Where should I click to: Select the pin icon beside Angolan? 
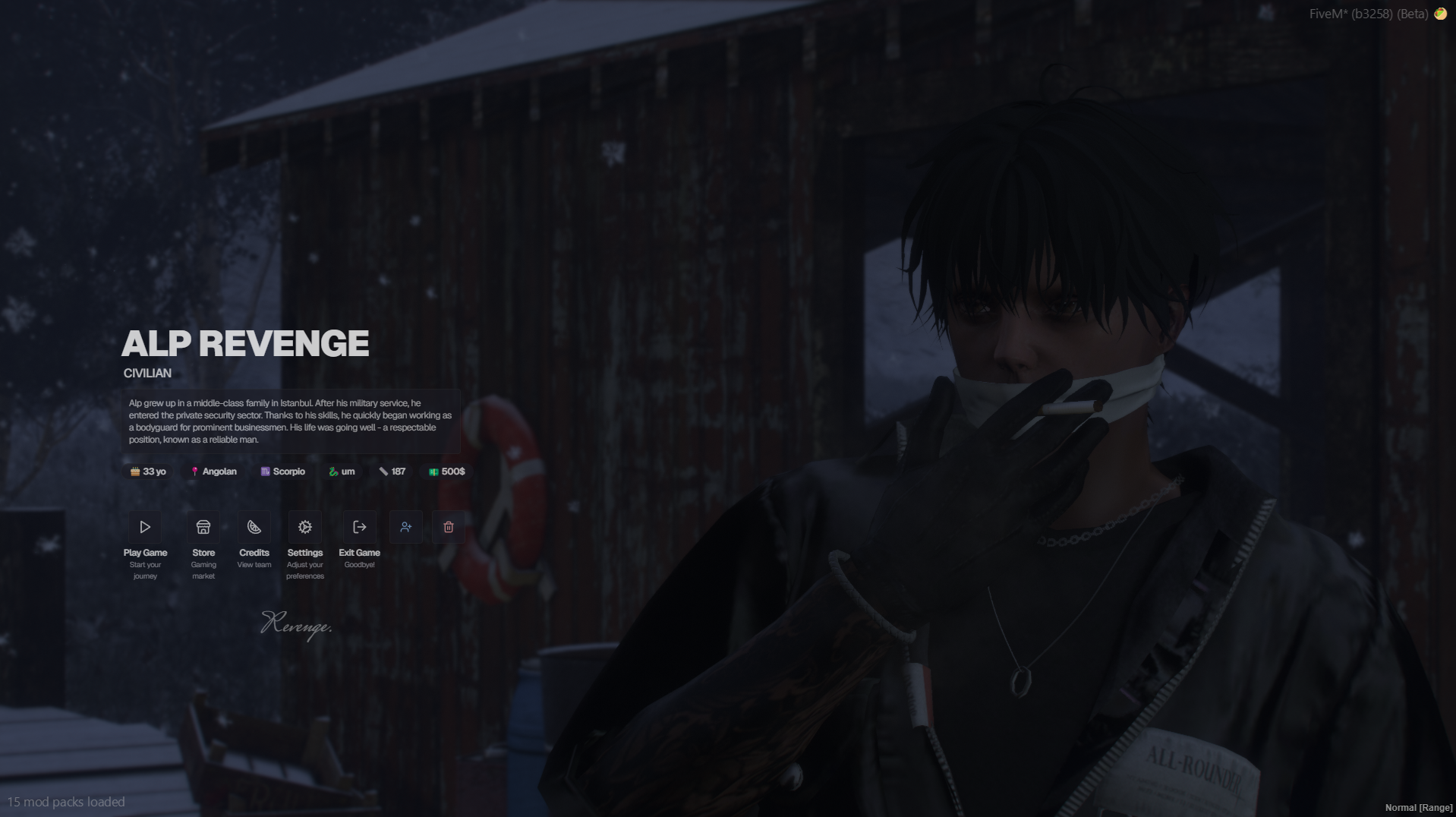click(x=195, y=472)
